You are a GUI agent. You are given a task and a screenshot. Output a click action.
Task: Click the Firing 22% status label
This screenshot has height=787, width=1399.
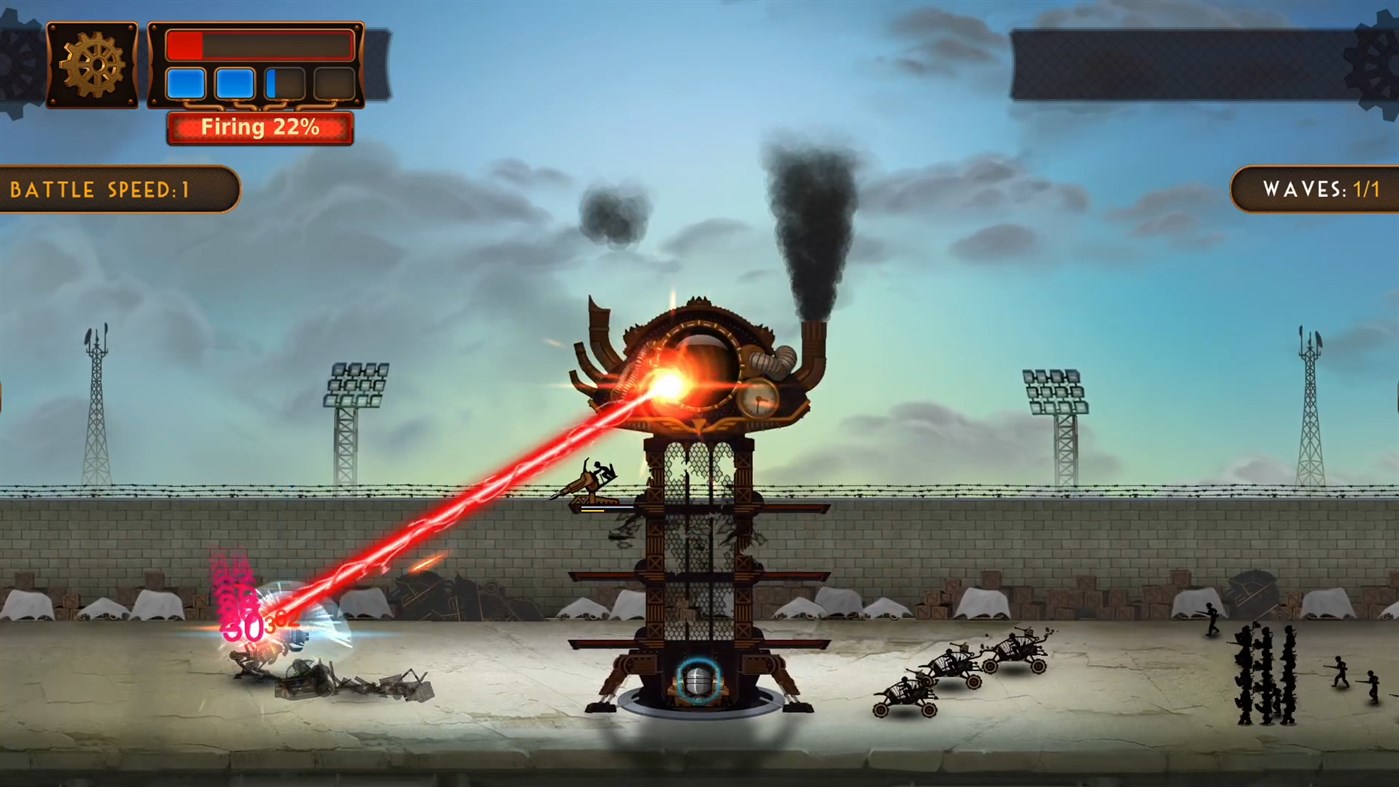click(260, 127)
